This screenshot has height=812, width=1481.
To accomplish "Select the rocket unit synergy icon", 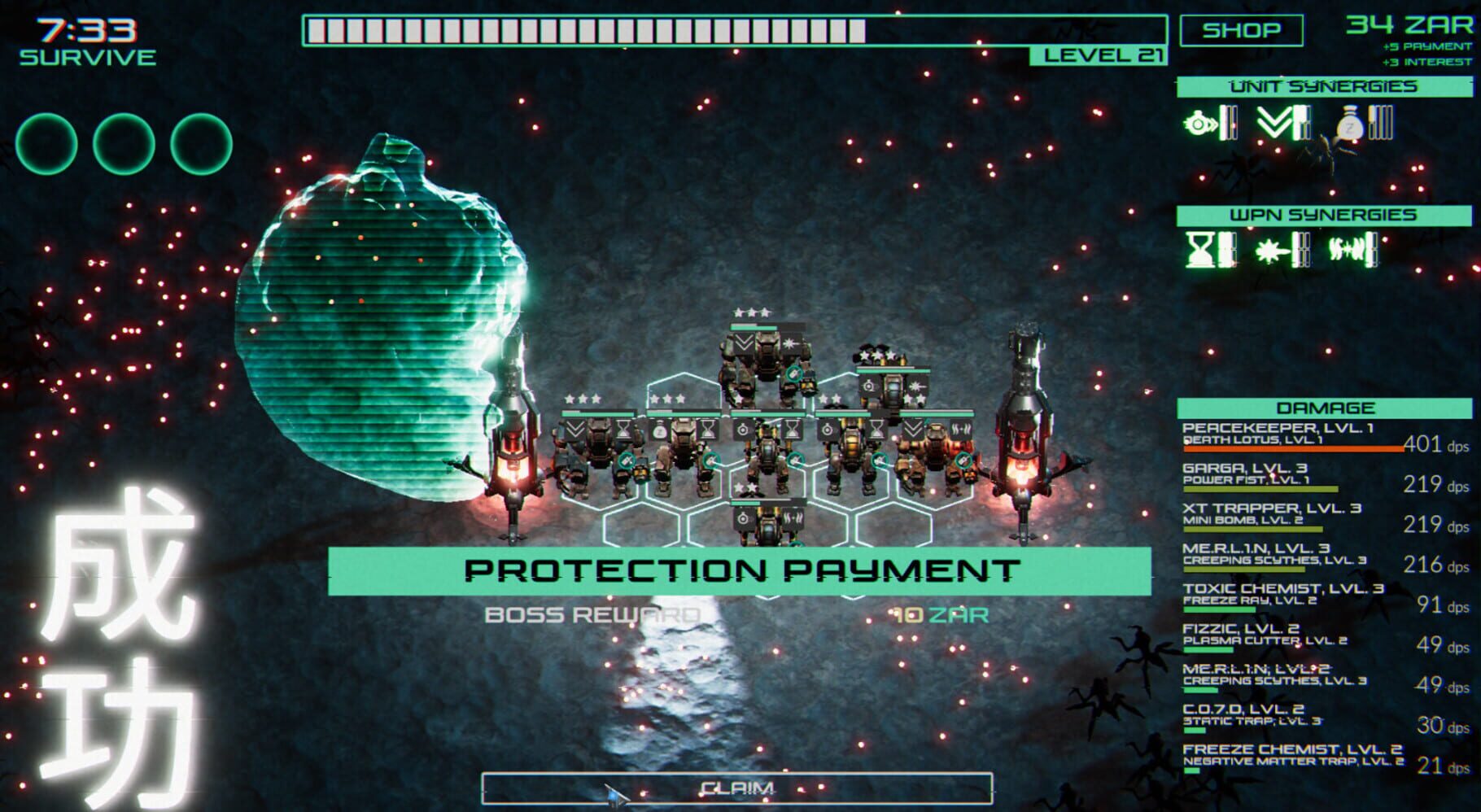I will pyautogui.click(x=1199, y=122).
